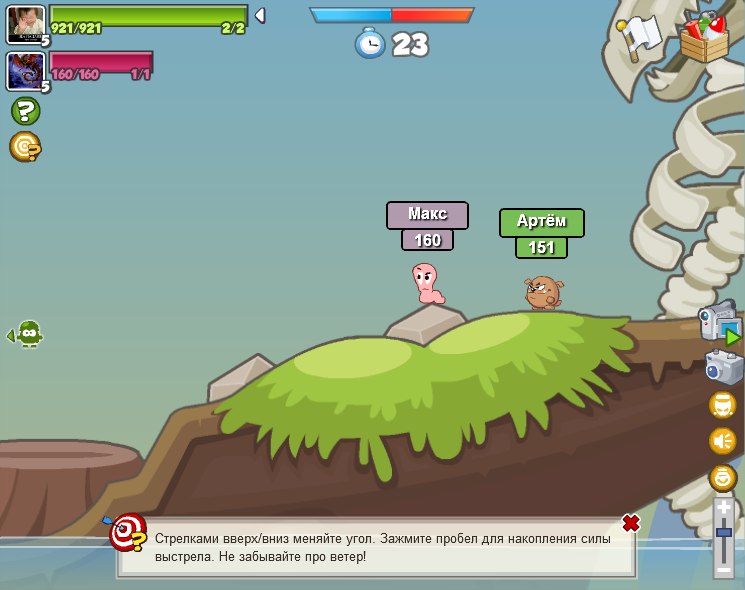
Task: Zoom in with the plus button
Action: pyautogui.click(x=724, y=508)
